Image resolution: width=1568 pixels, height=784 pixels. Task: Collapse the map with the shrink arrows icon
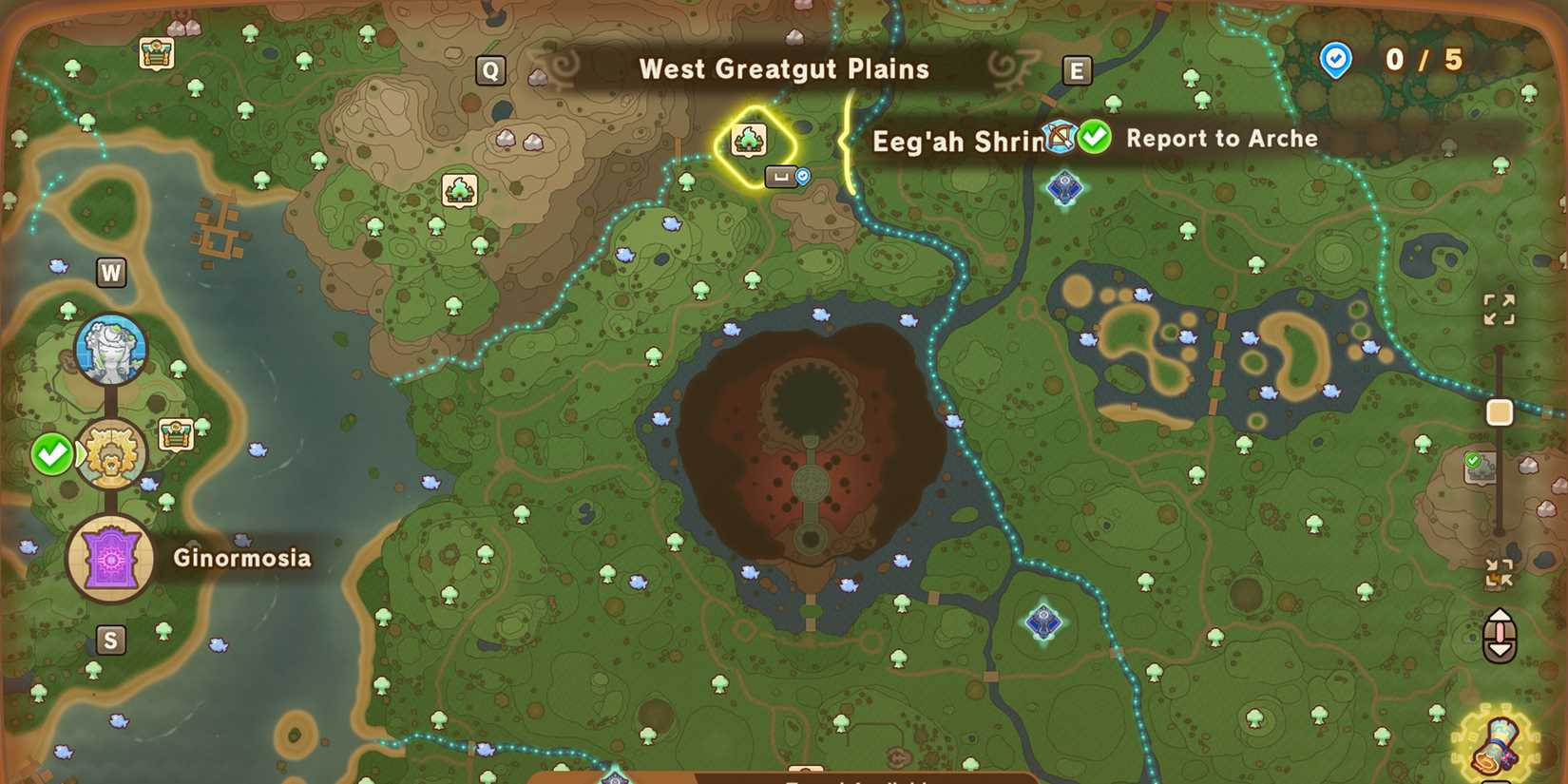pos(1501,574)
